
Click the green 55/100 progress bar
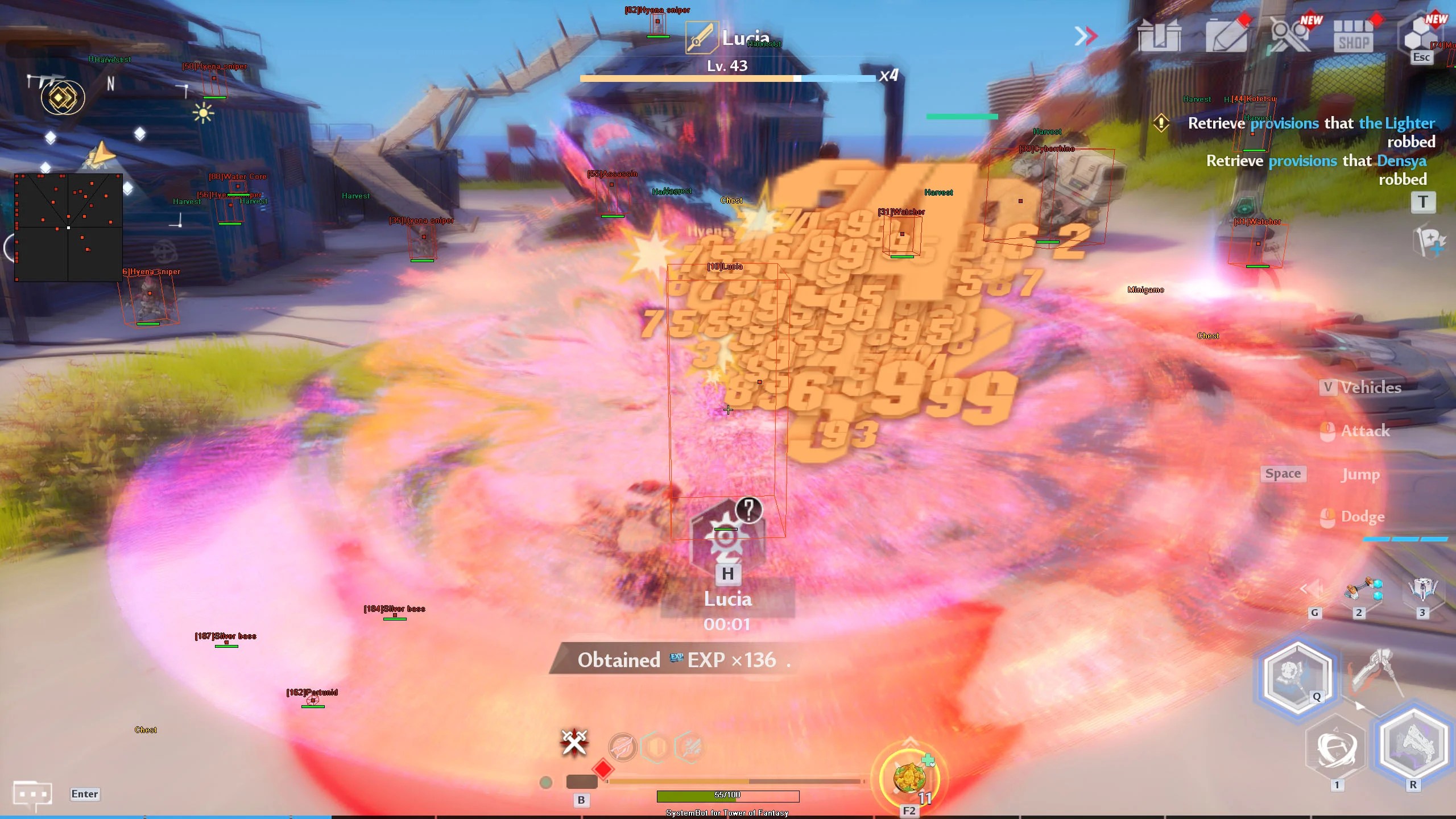728,796
